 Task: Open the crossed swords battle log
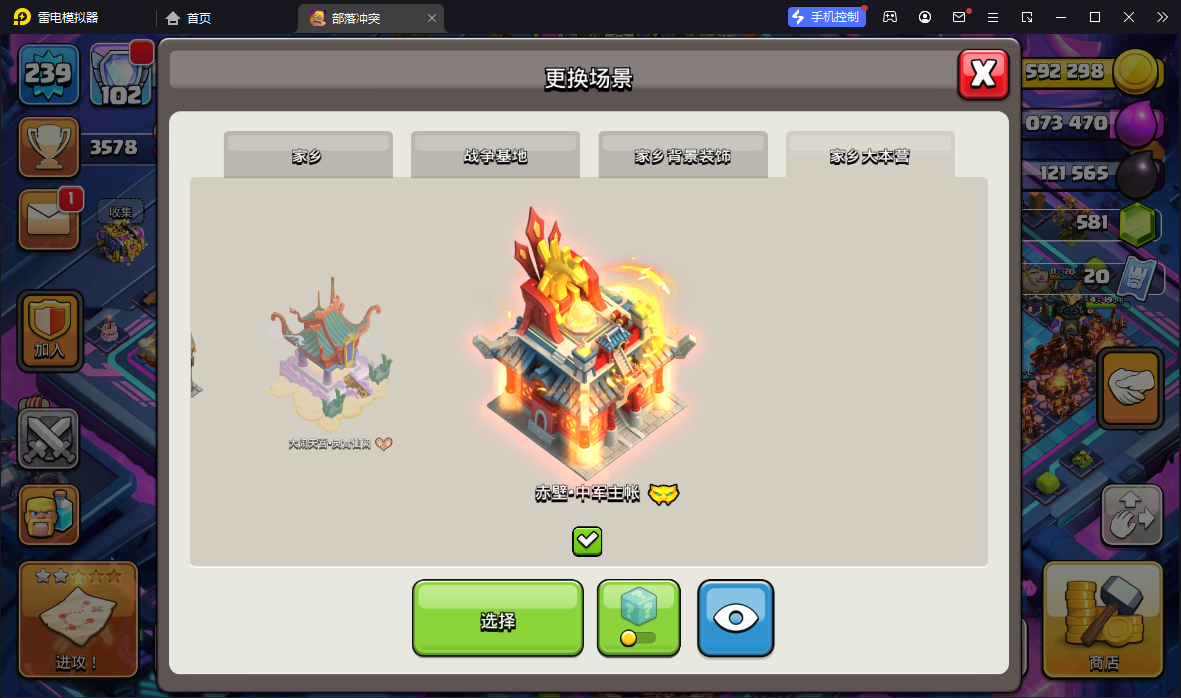48,438
